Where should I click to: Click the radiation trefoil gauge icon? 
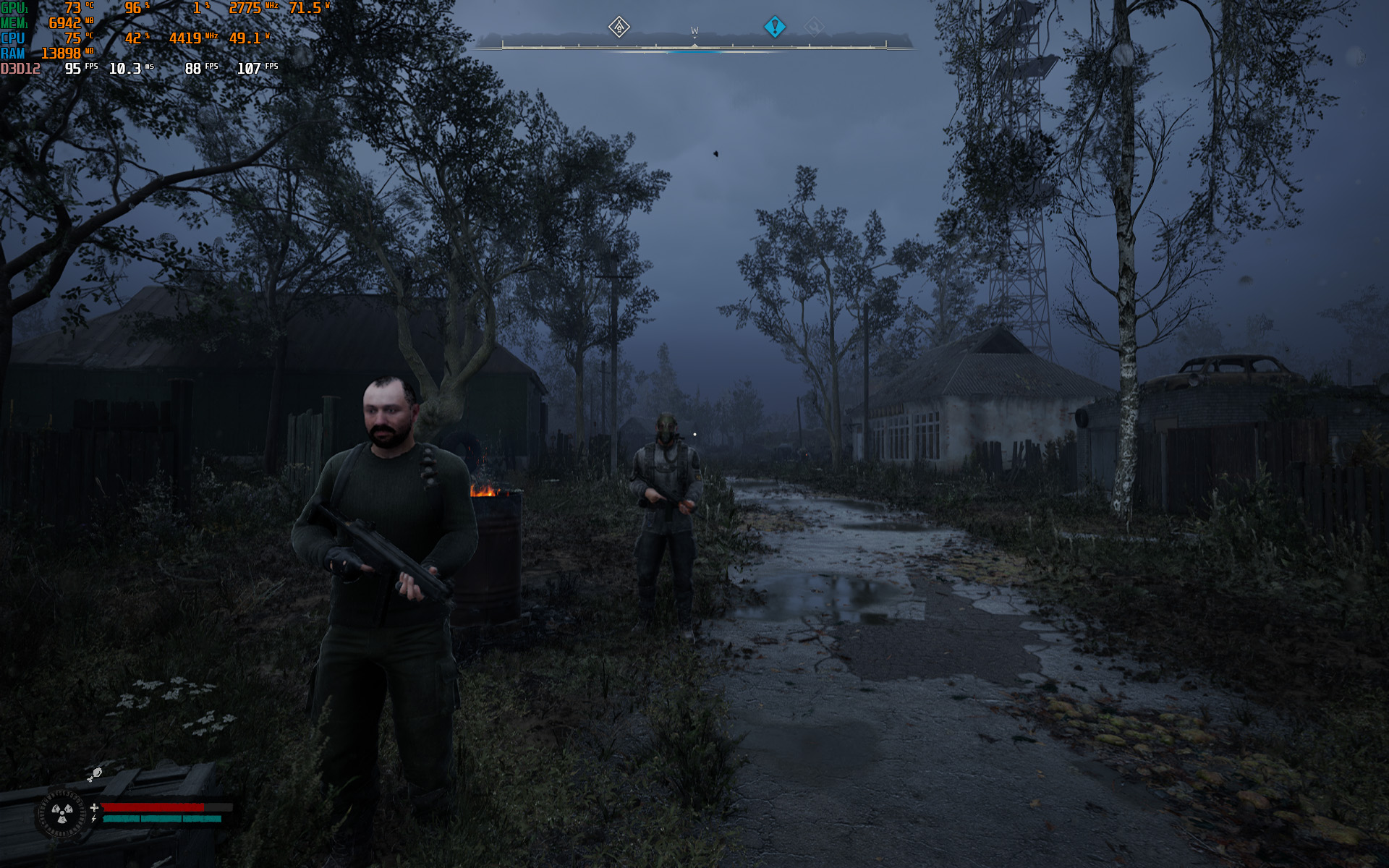tap(61, 814)
